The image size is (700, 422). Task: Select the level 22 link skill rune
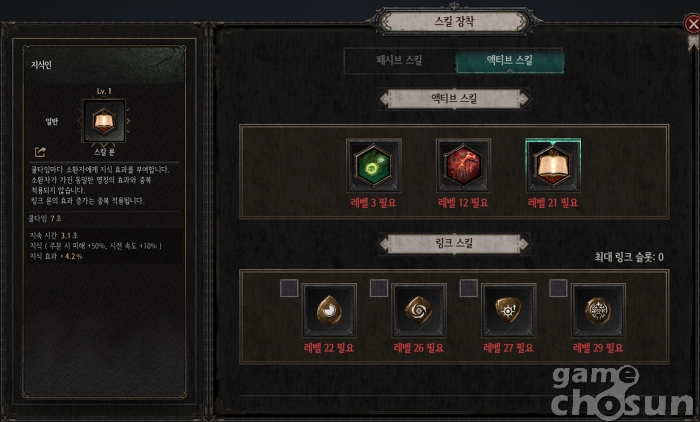point(329,310)
